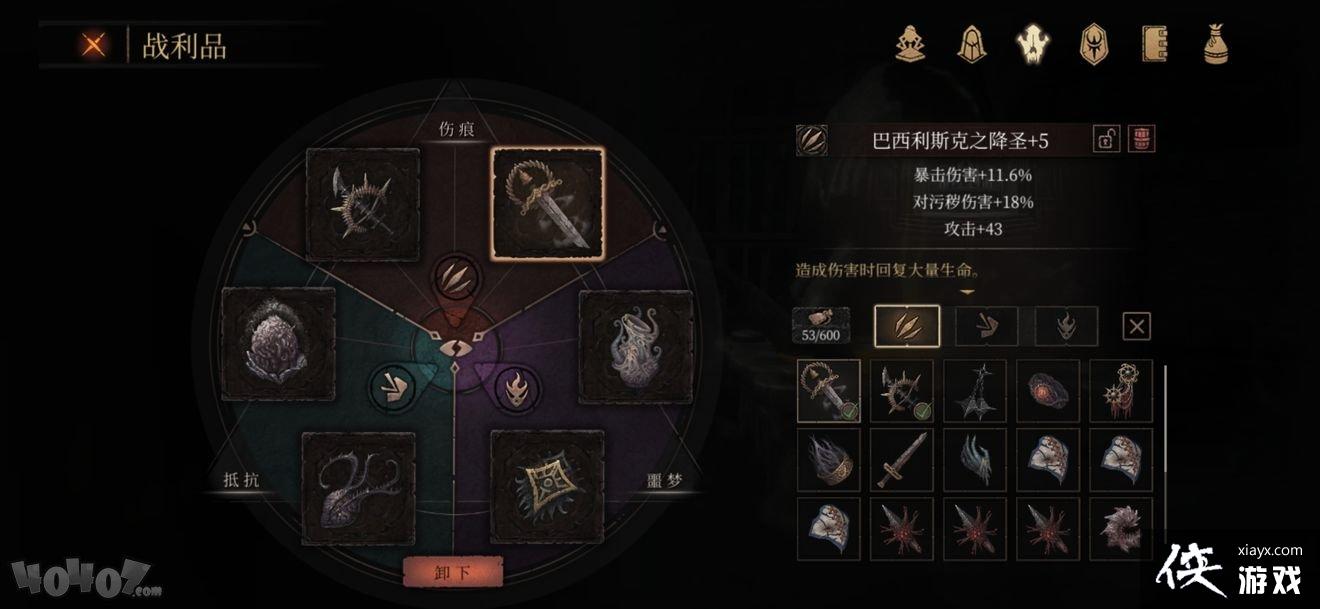Pick the glowing red orb item in the grid
Screen dimensions: 1320x609
pos(1047,391)
